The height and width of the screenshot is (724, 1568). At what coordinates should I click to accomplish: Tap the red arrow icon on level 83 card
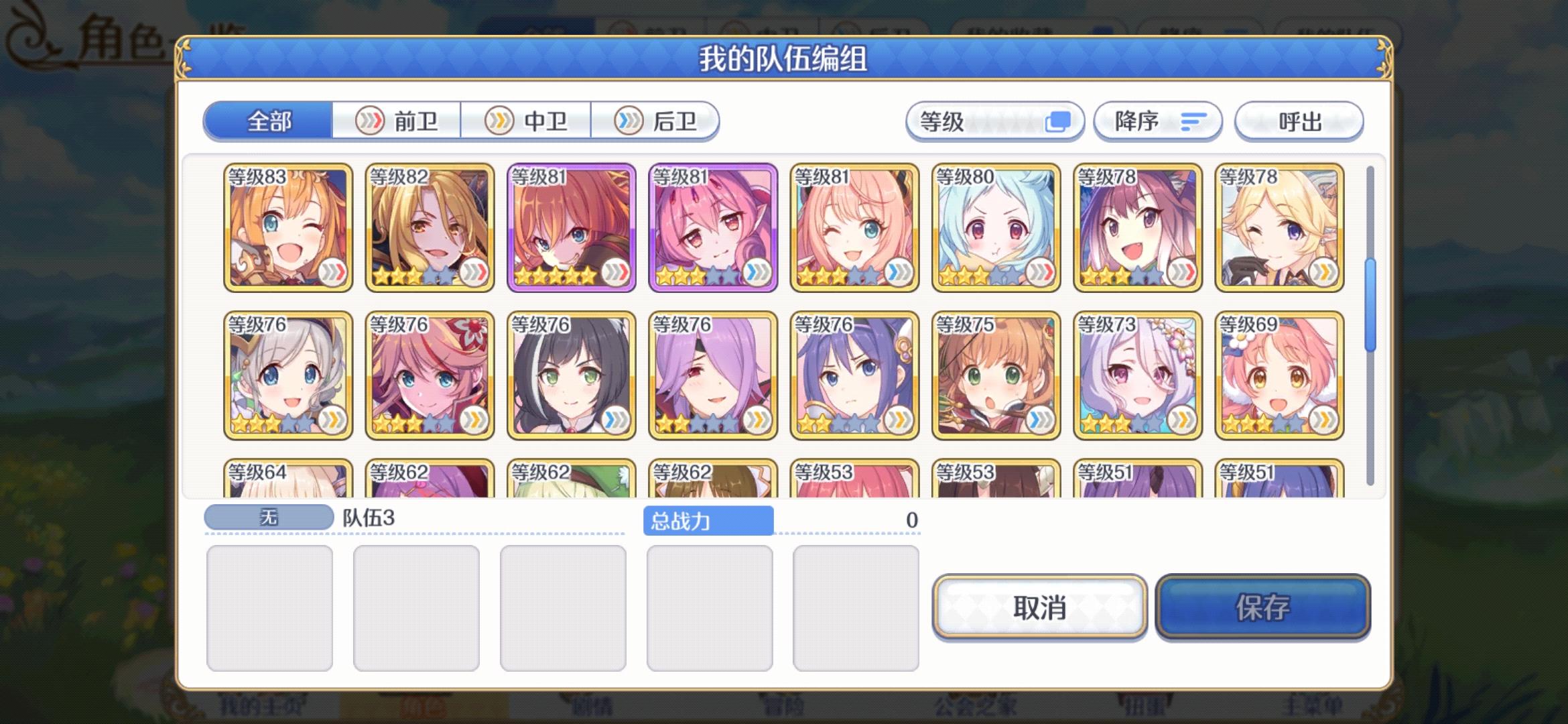pos(334,271)
